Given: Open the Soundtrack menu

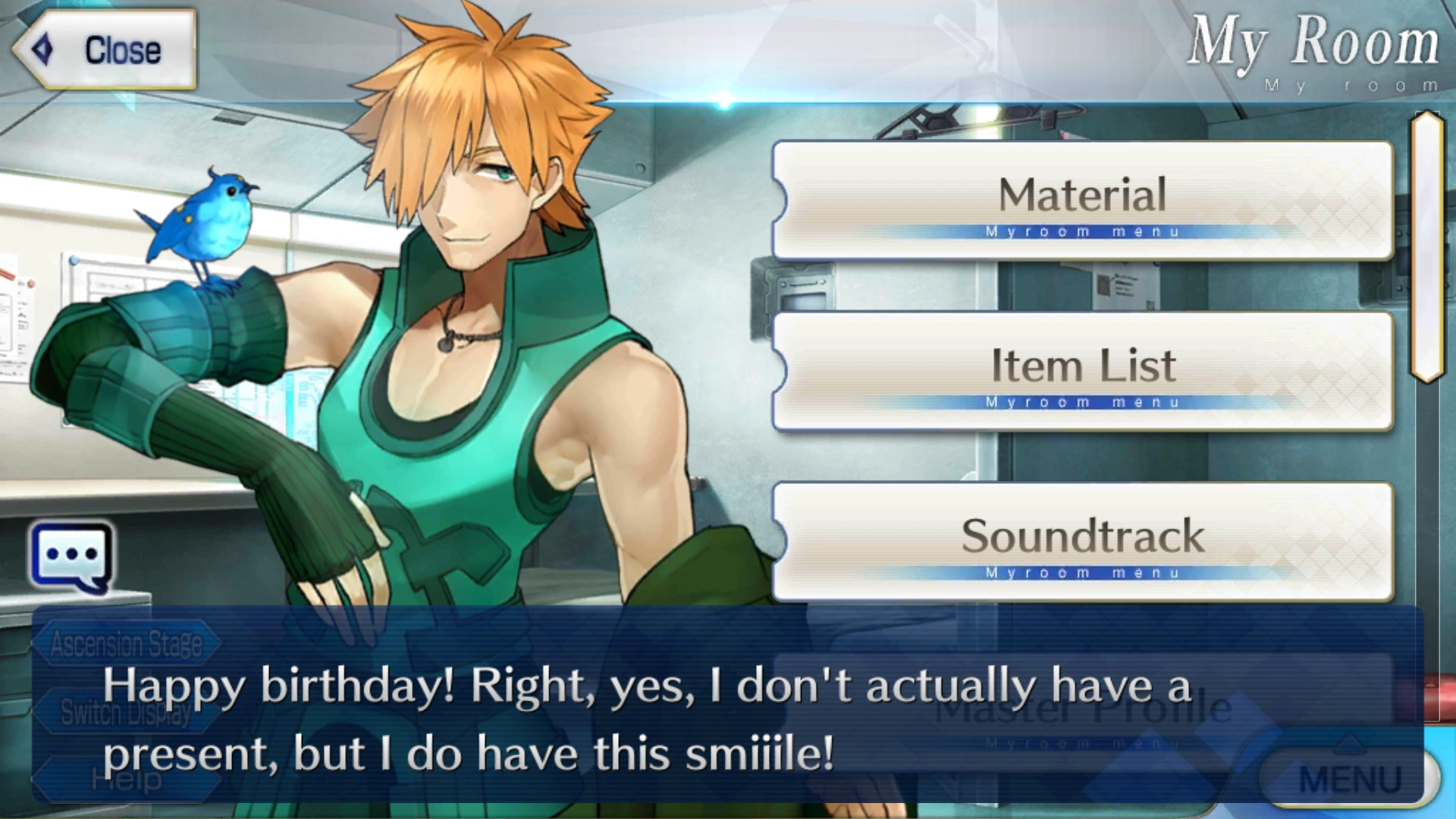Looking at the screenshot, I should click(x=1083, y=536).
